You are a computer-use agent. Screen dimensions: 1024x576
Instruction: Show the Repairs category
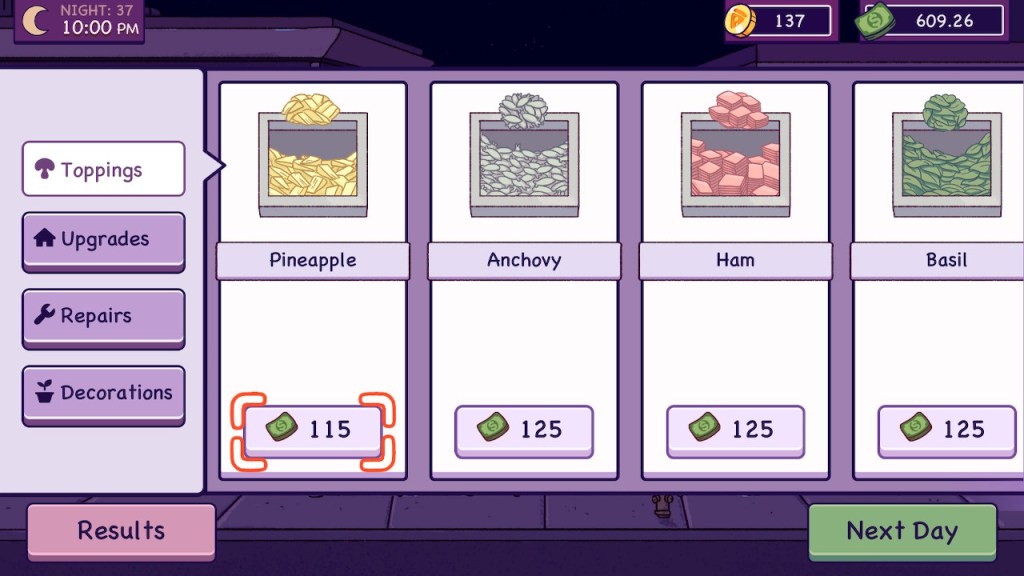103,316
